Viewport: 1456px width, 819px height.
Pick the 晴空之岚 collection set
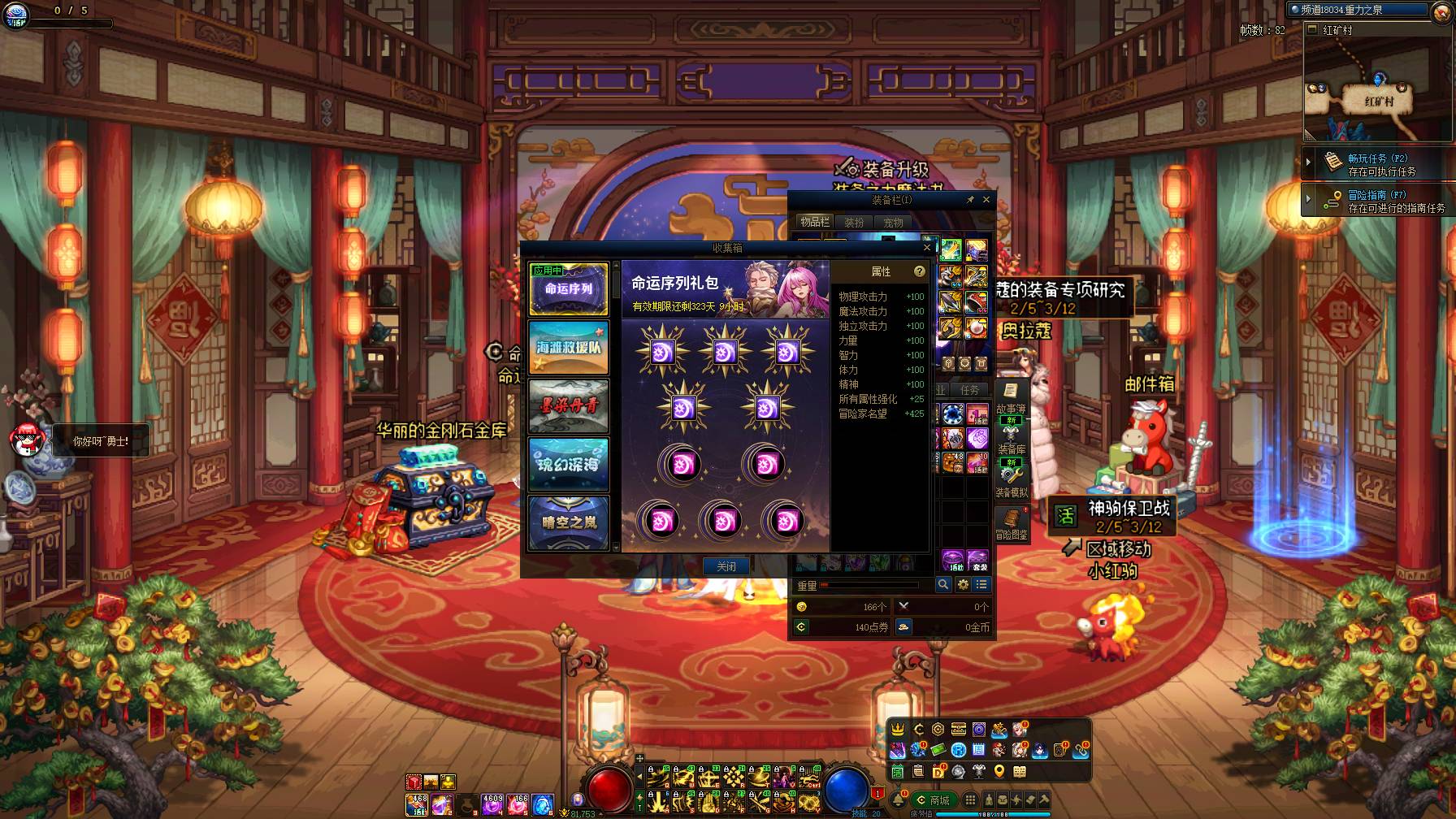568,522
